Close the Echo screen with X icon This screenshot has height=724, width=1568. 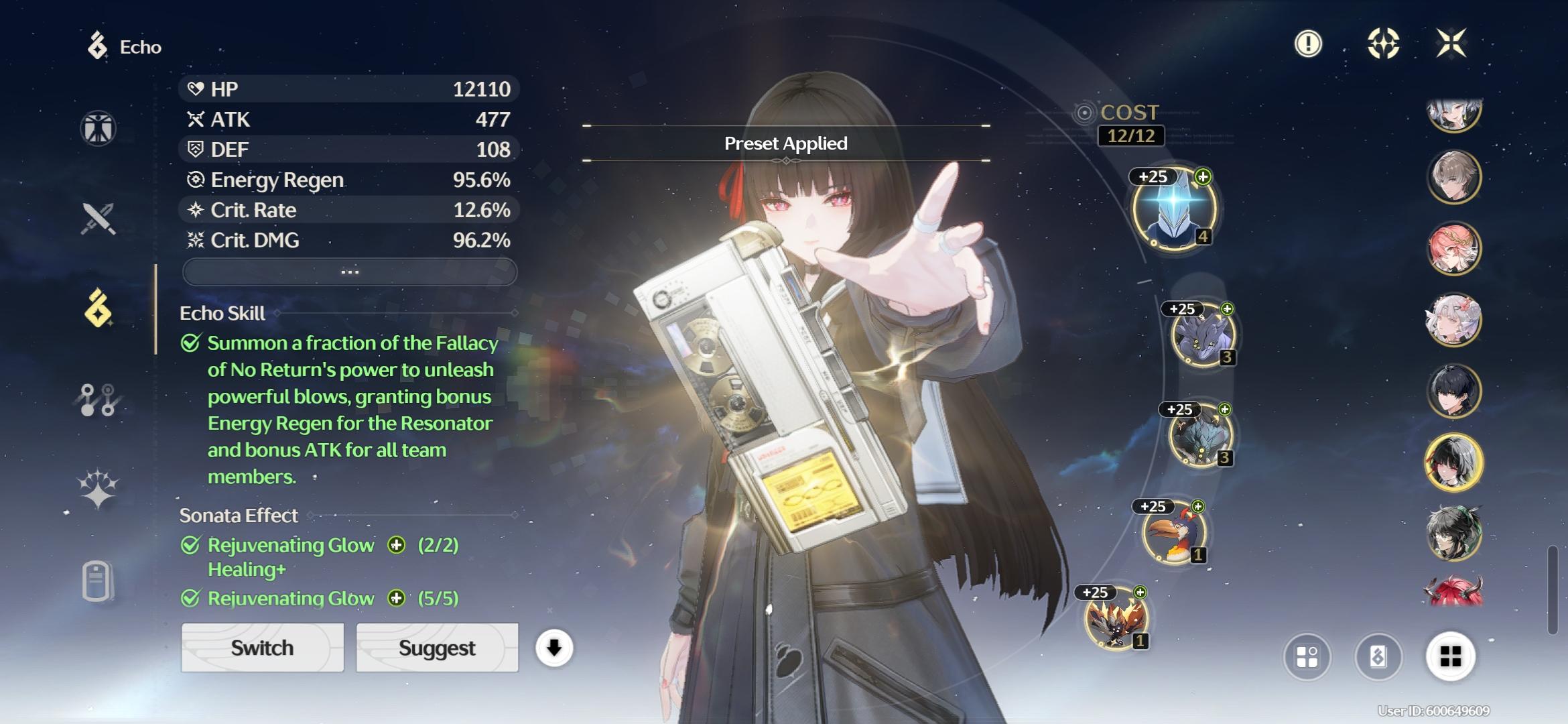pos(1451,44)
